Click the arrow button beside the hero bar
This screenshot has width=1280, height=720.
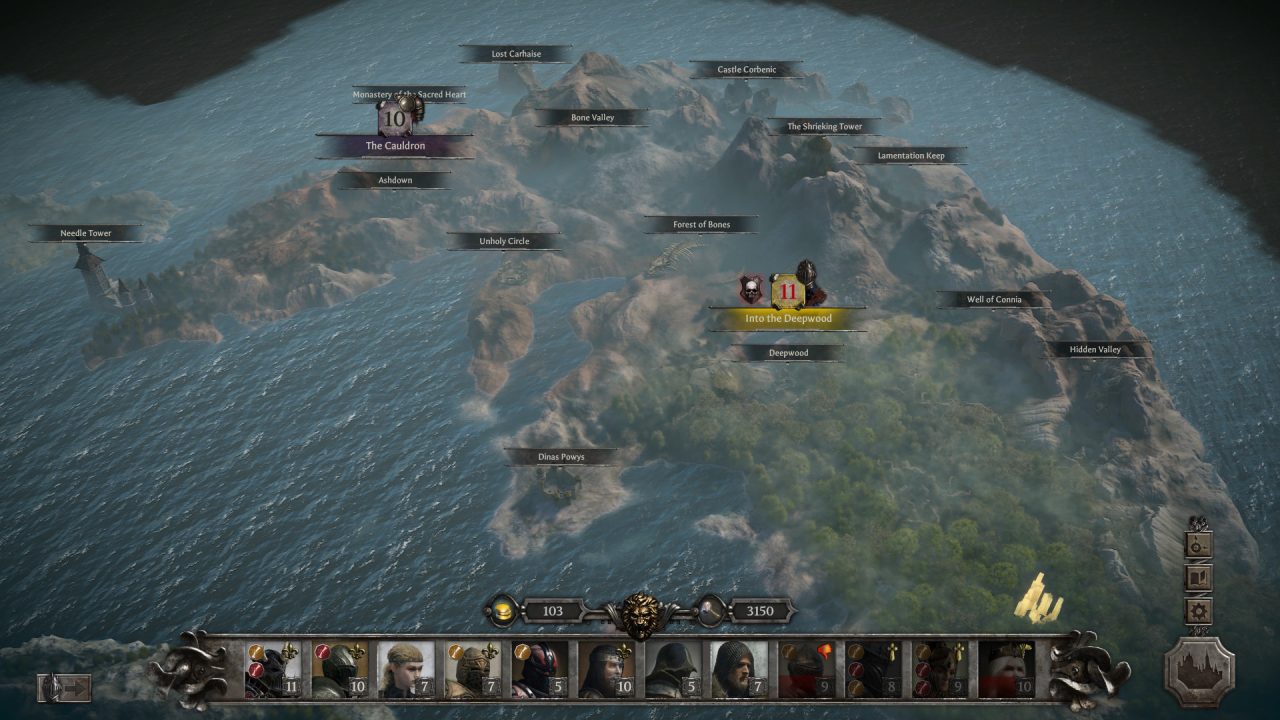tap(65, 687)
